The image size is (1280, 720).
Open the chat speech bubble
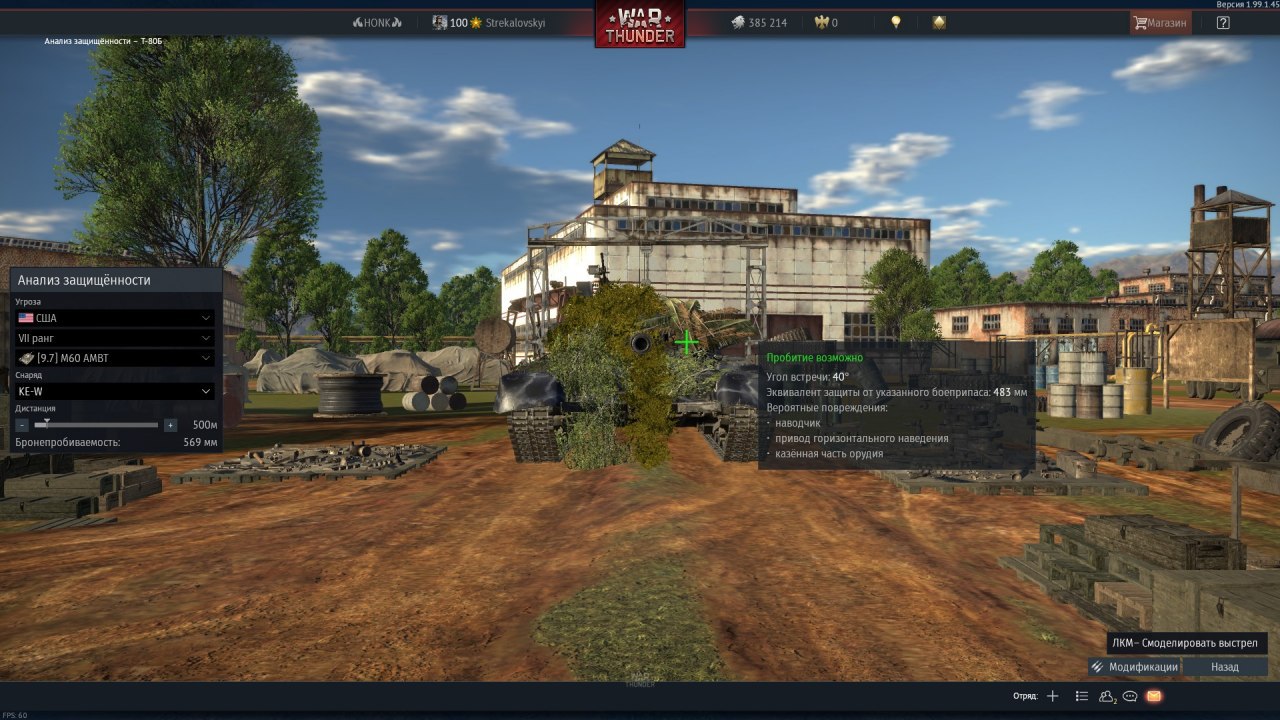1130,696
